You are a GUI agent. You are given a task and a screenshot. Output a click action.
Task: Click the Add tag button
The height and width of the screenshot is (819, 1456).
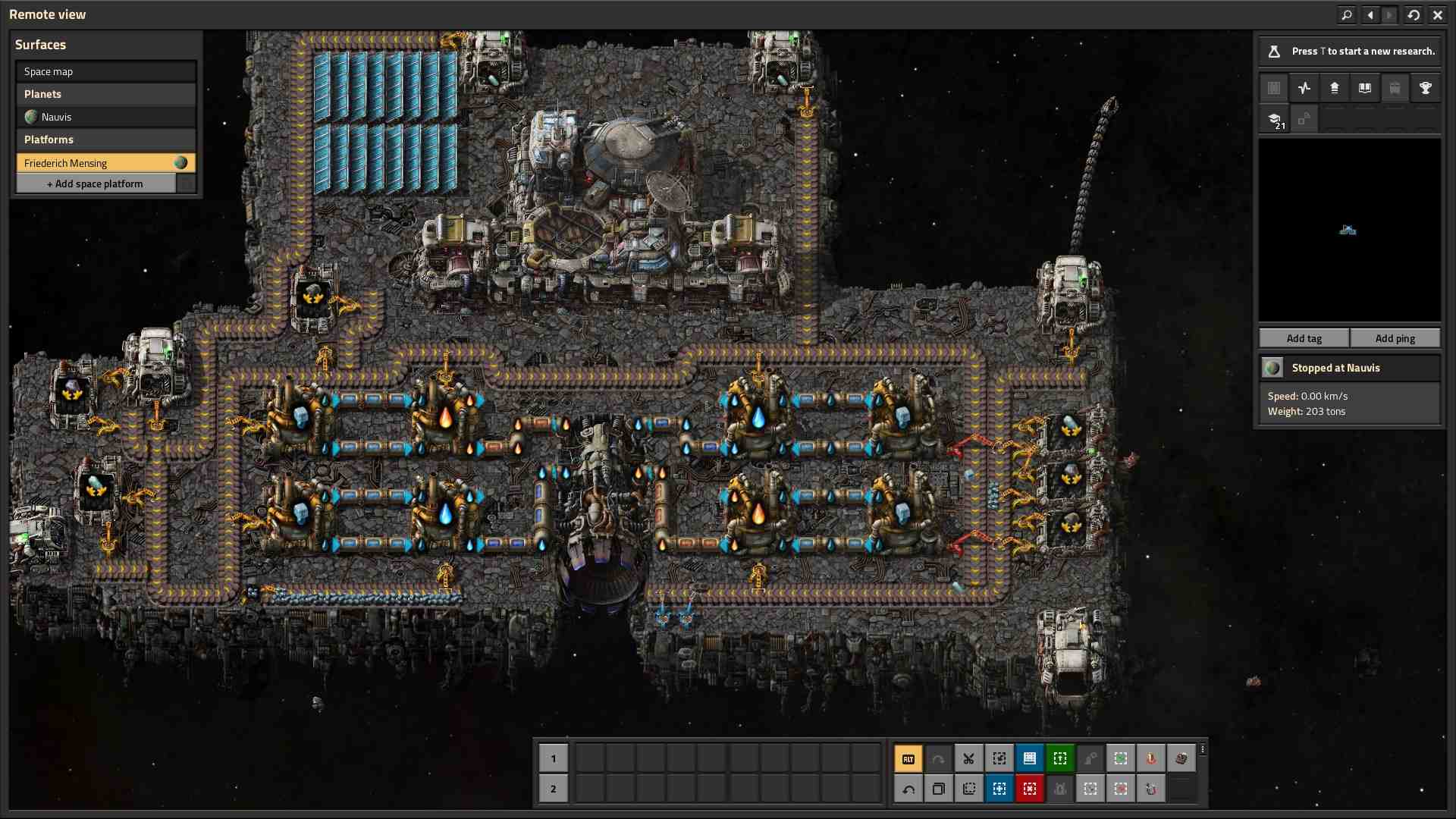click(1304, 338)
